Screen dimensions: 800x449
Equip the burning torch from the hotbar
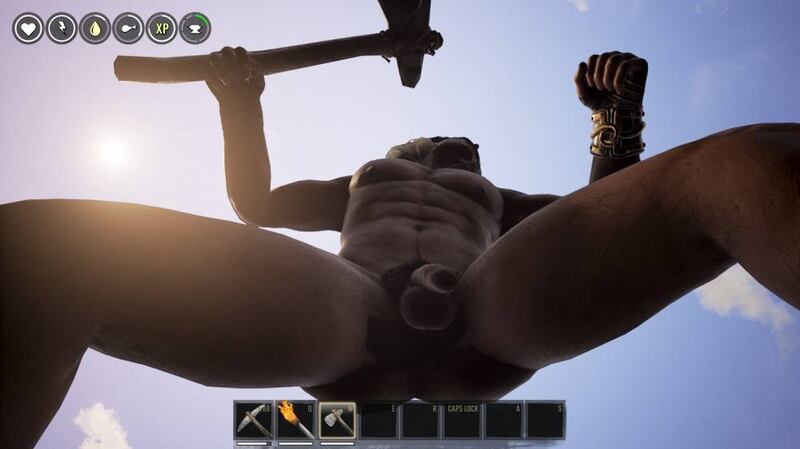295,420
